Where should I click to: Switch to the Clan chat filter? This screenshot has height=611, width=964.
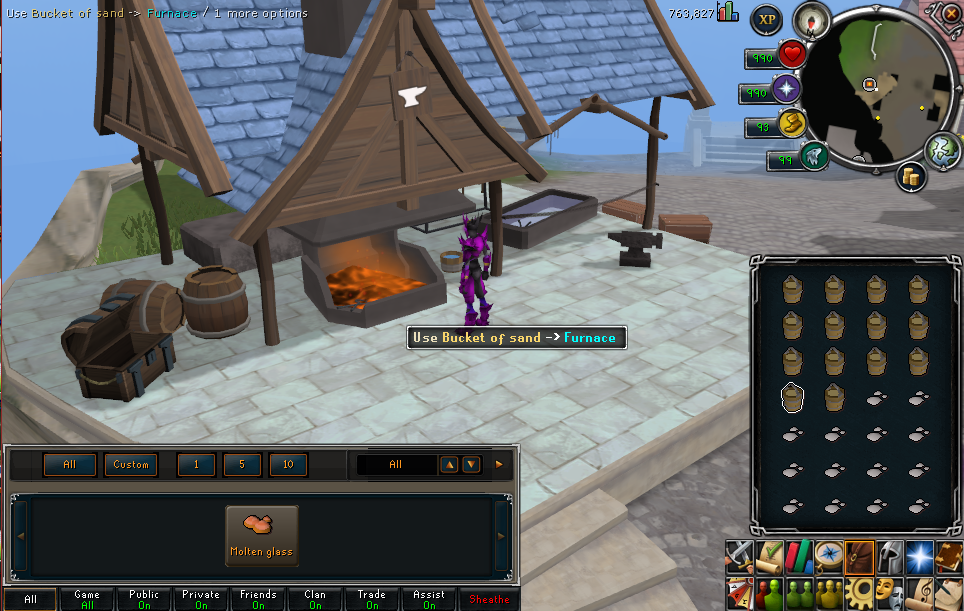[315, 599]
